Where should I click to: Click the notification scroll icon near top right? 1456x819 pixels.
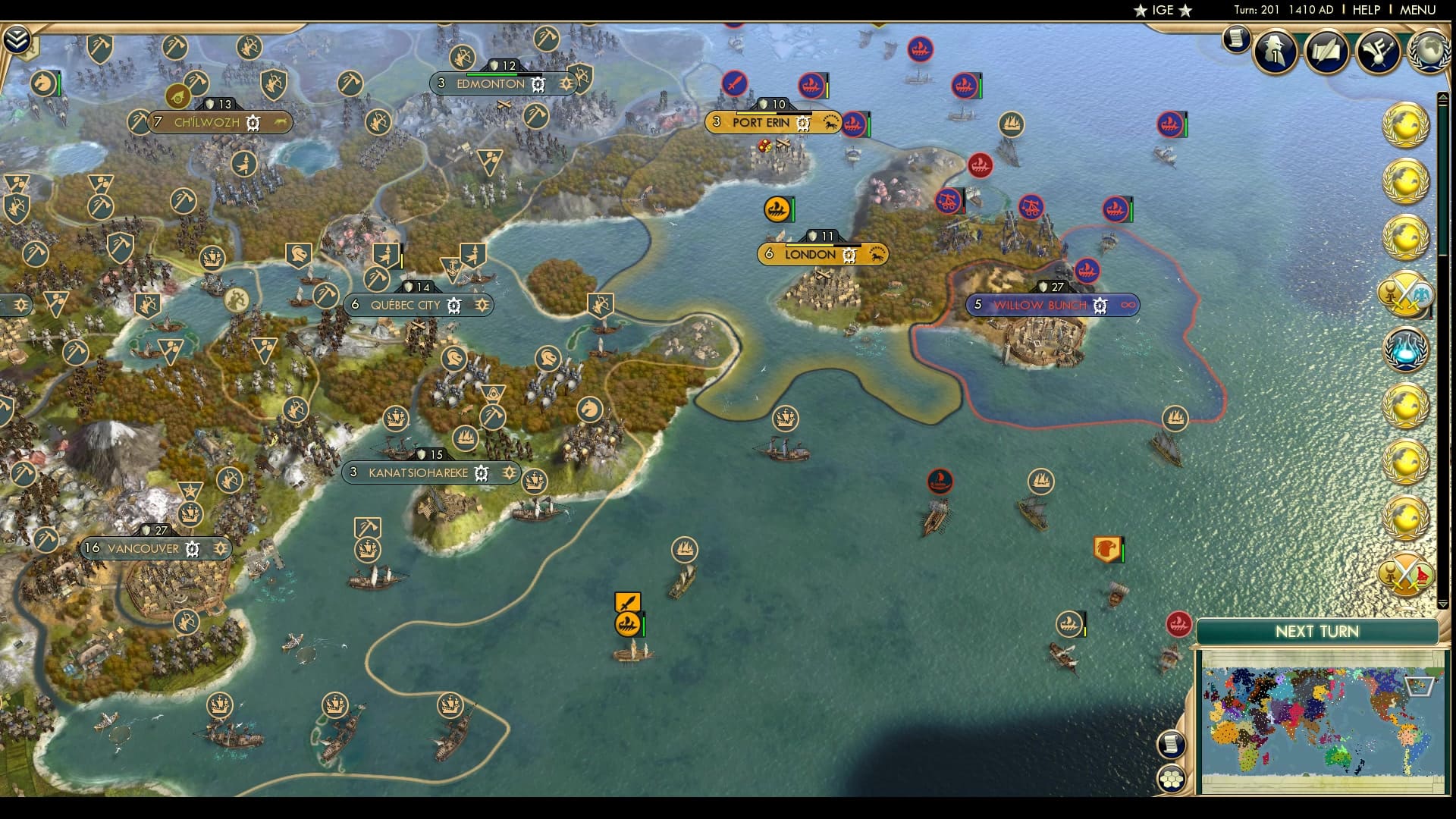(1235, 38)
